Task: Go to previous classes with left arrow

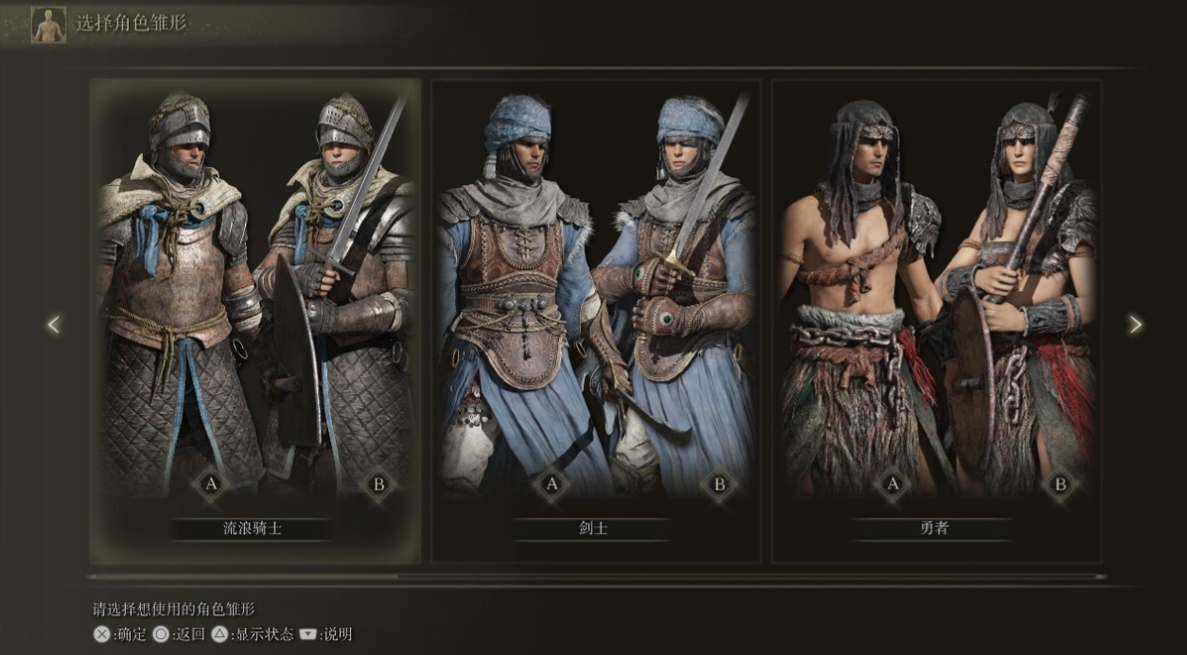Action: 54,324
